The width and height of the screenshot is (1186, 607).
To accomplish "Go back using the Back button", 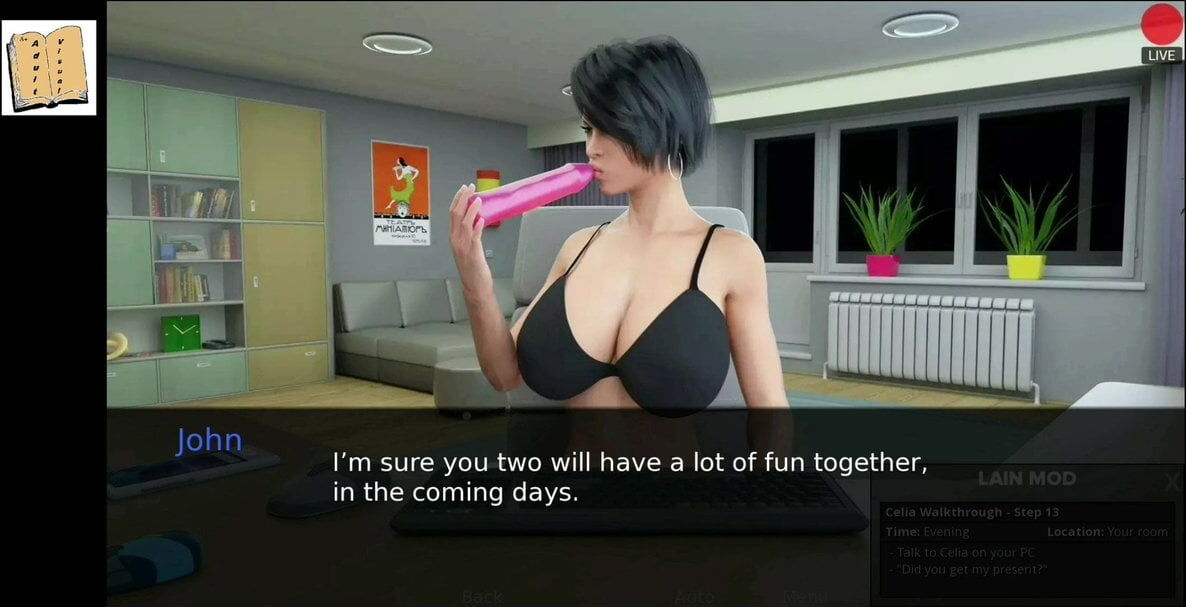I will (x=482, y=597).
